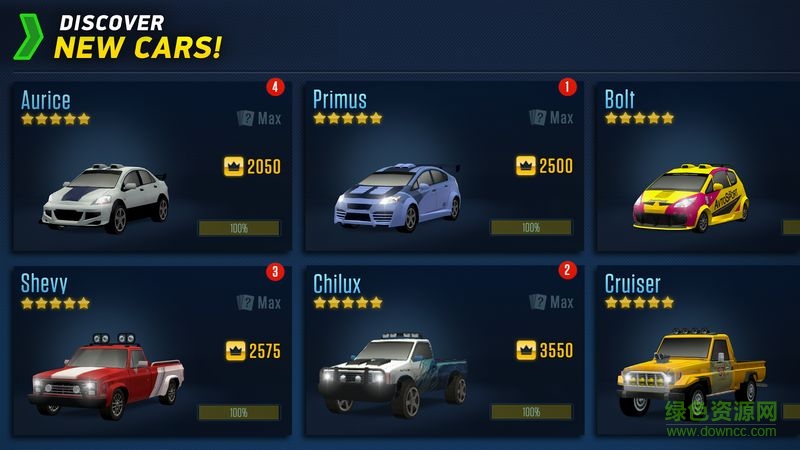The width and height of the screenshot is (800, 450).
Task: Click the Shevy 2575 crown price
Action: pos(253,351)
